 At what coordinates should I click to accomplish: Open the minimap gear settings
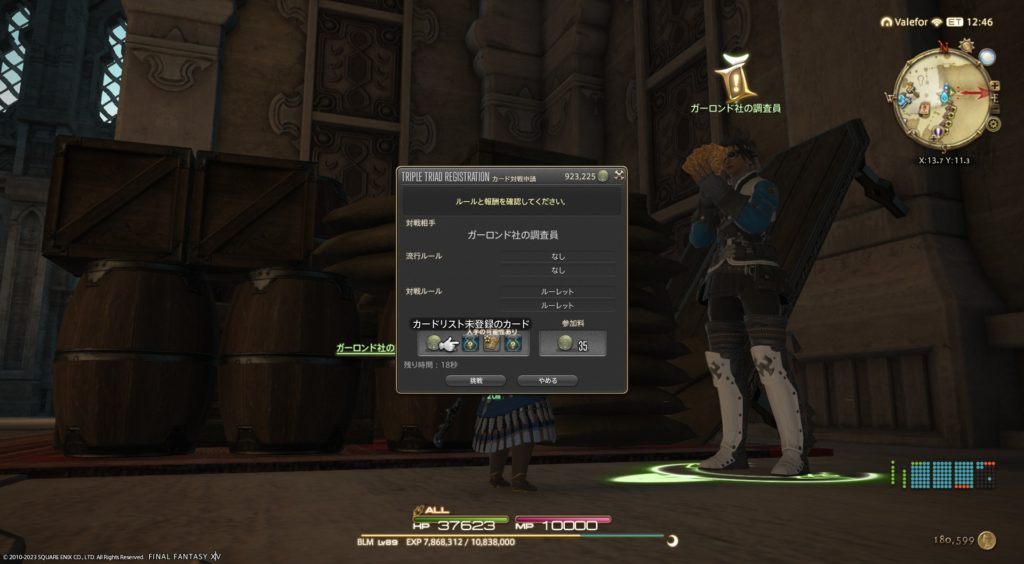click(993, 125)
